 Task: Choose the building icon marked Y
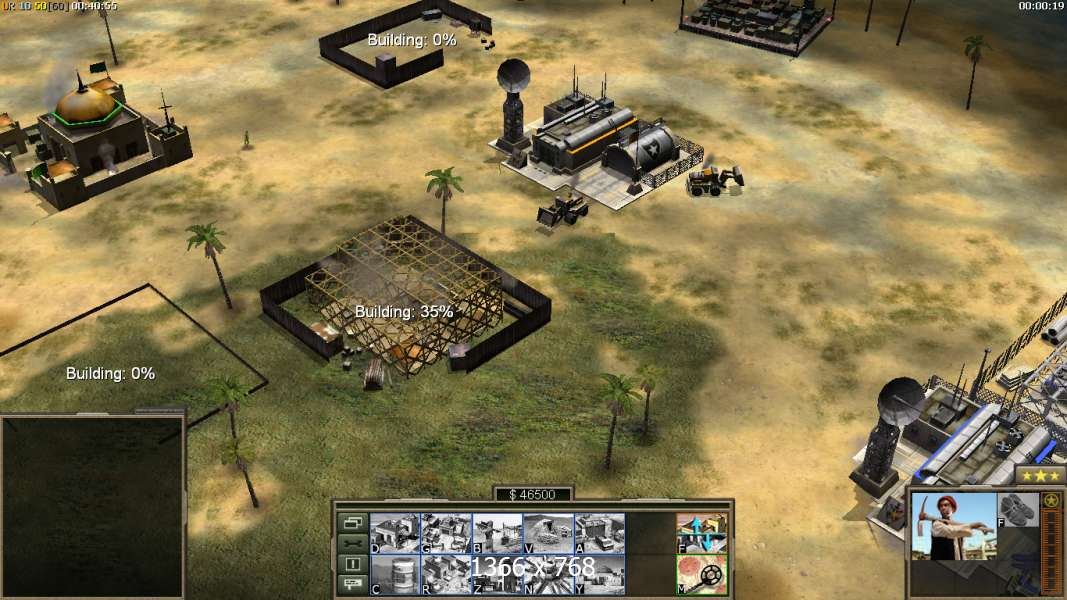pyautogui.click(x=599, y=574)
